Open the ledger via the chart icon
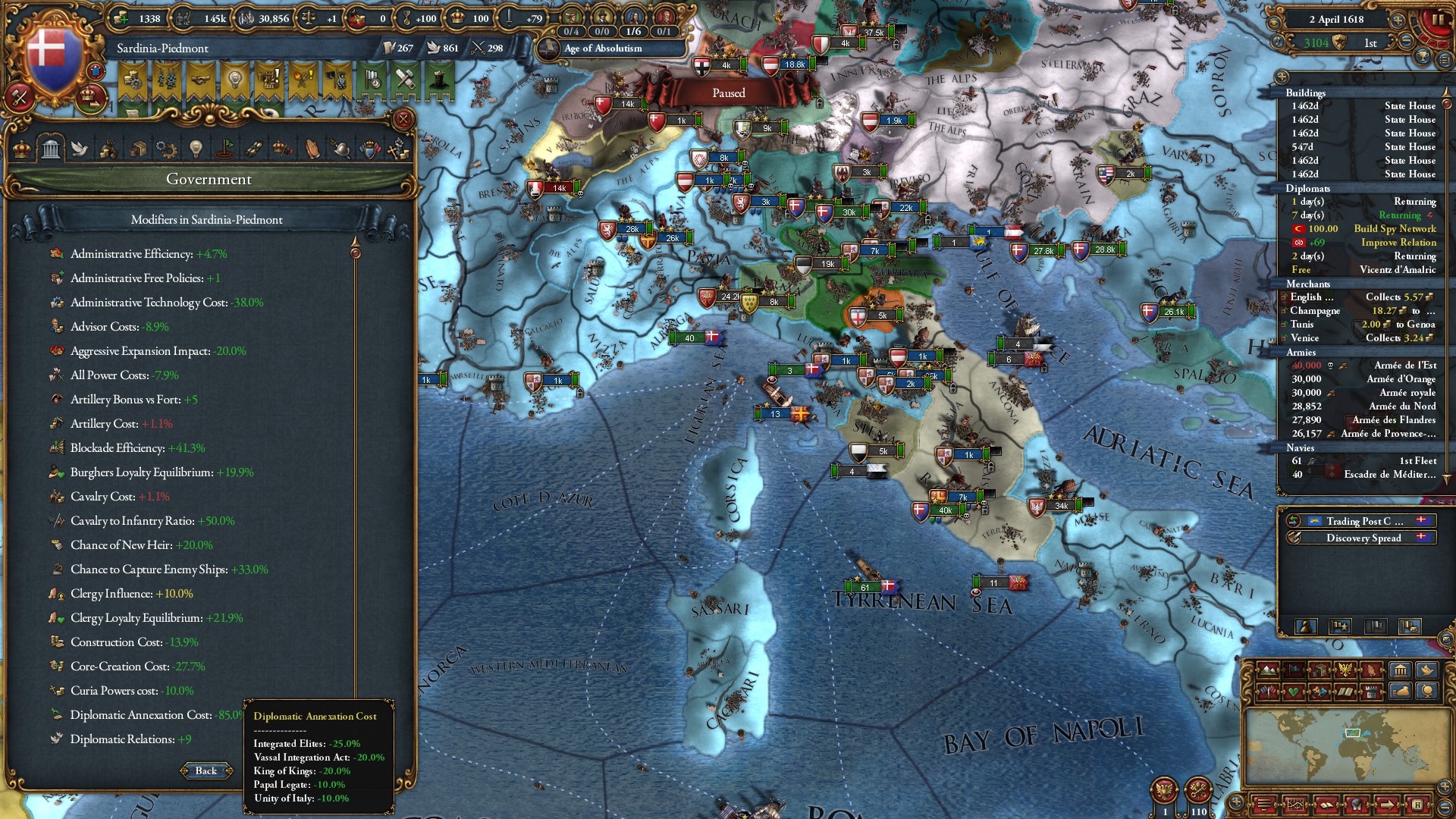The width and height of the screenshot is (1456, 819). (1296, 806)
